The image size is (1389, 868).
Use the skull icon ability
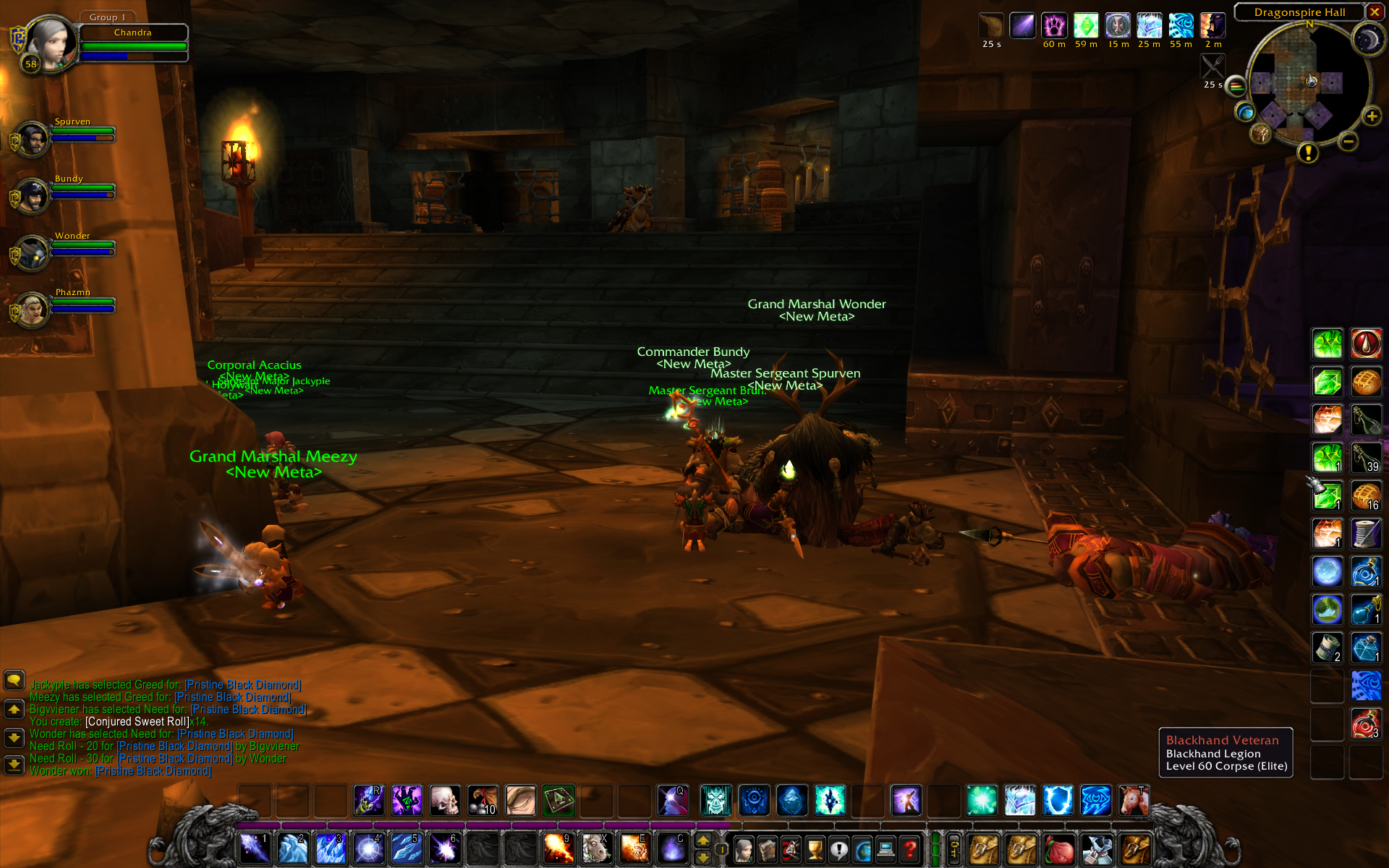(x=445, y=801)
